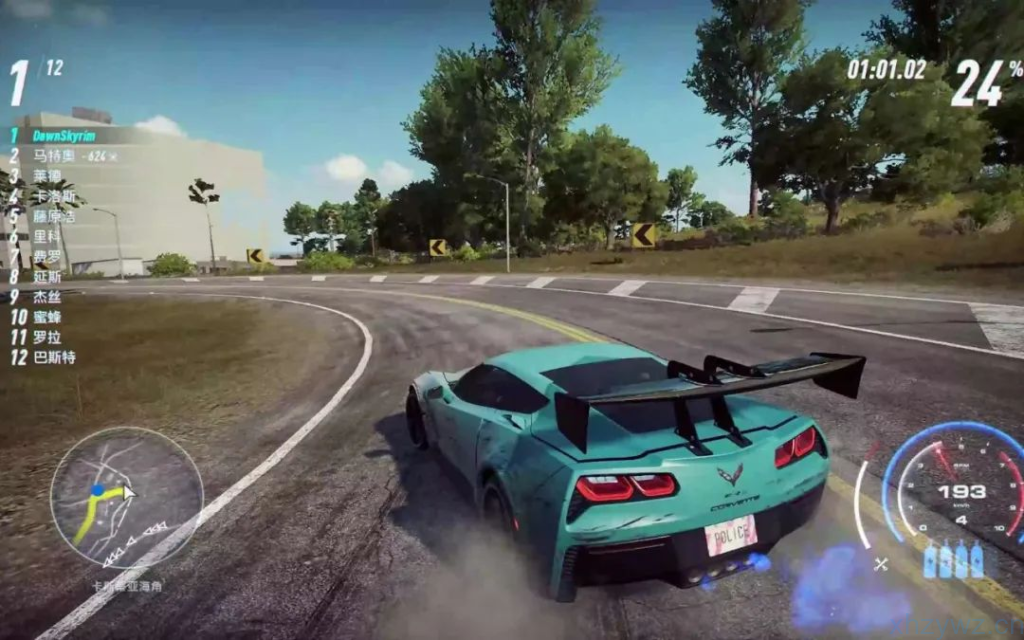Click the blue player marker on minimap
The height and width of the screenshot is (640, 1024).
click(97, 491)
